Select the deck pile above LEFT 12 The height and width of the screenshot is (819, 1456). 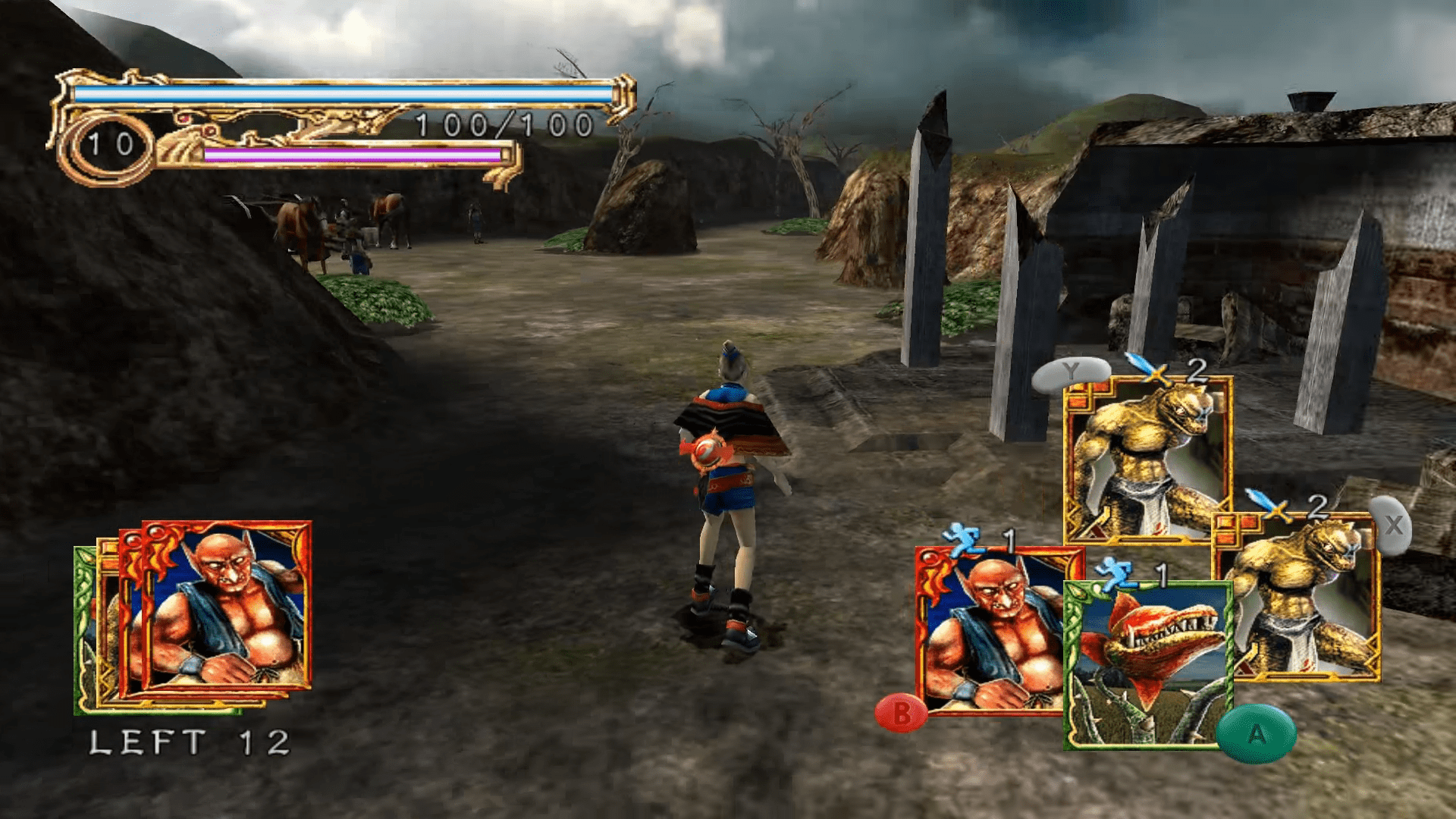pyautogui.click(x=194, y=616)
